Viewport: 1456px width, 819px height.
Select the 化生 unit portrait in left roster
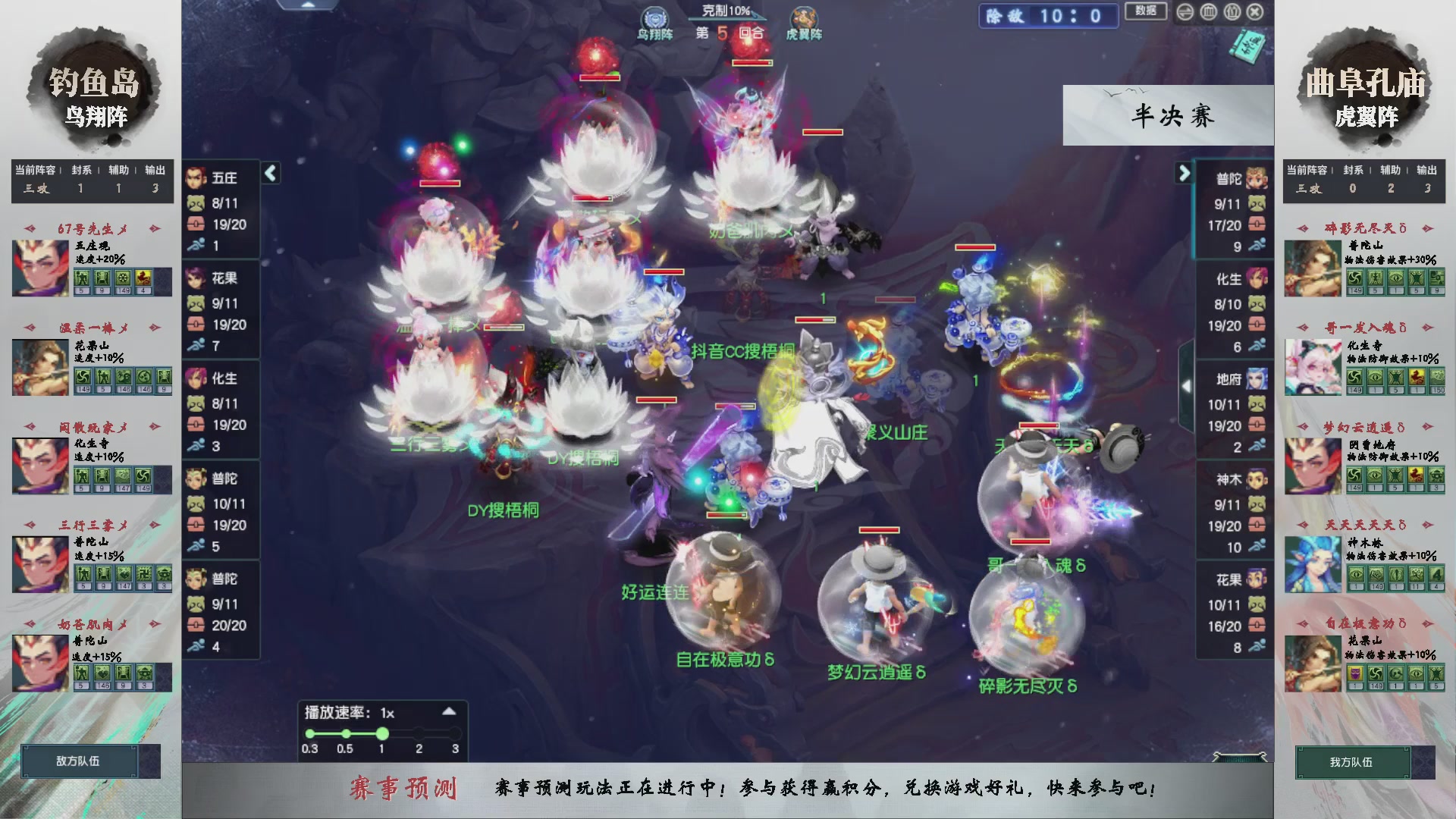click(x=198, y=380)
